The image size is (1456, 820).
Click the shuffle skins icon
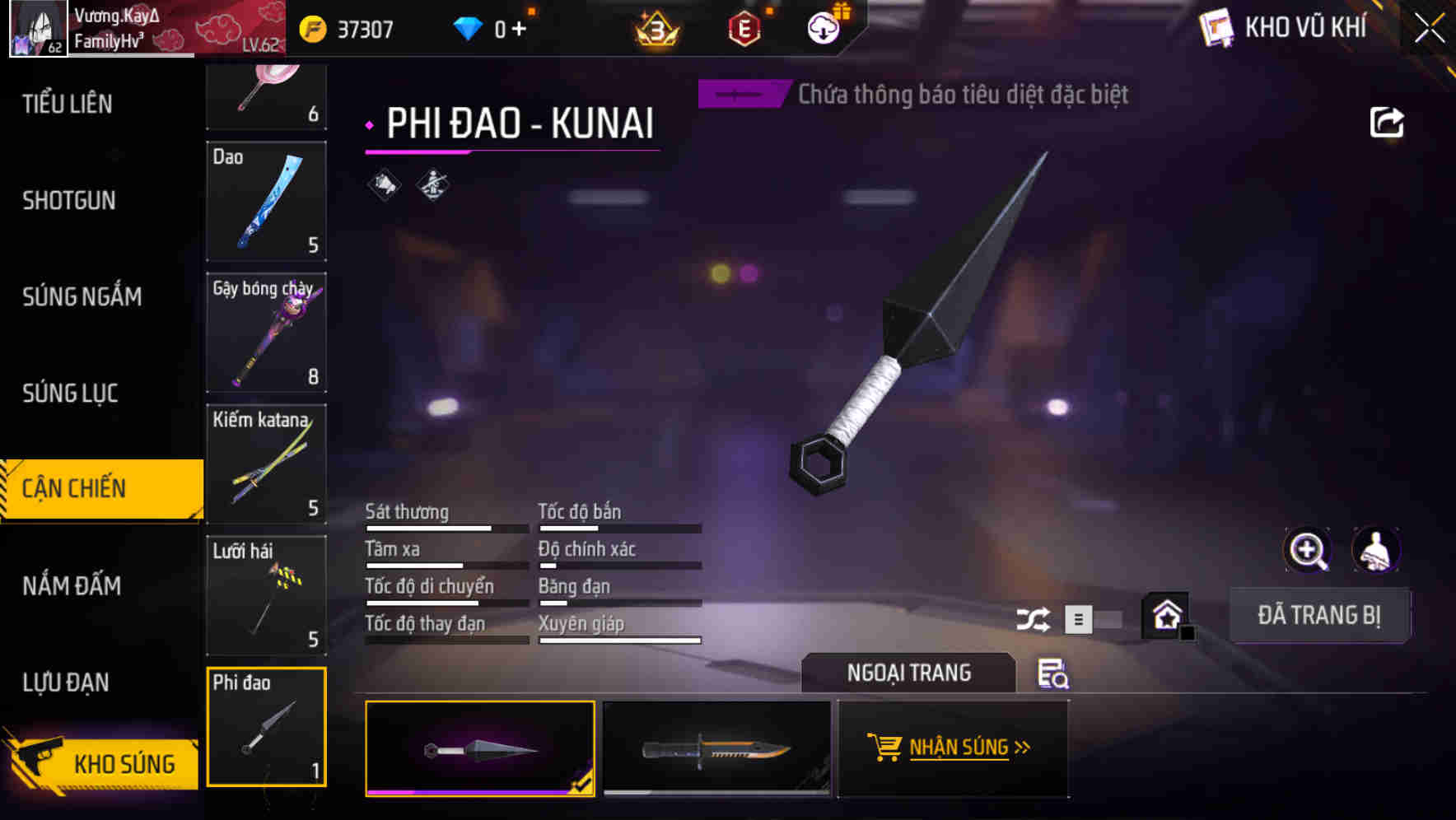[1034, 617]
